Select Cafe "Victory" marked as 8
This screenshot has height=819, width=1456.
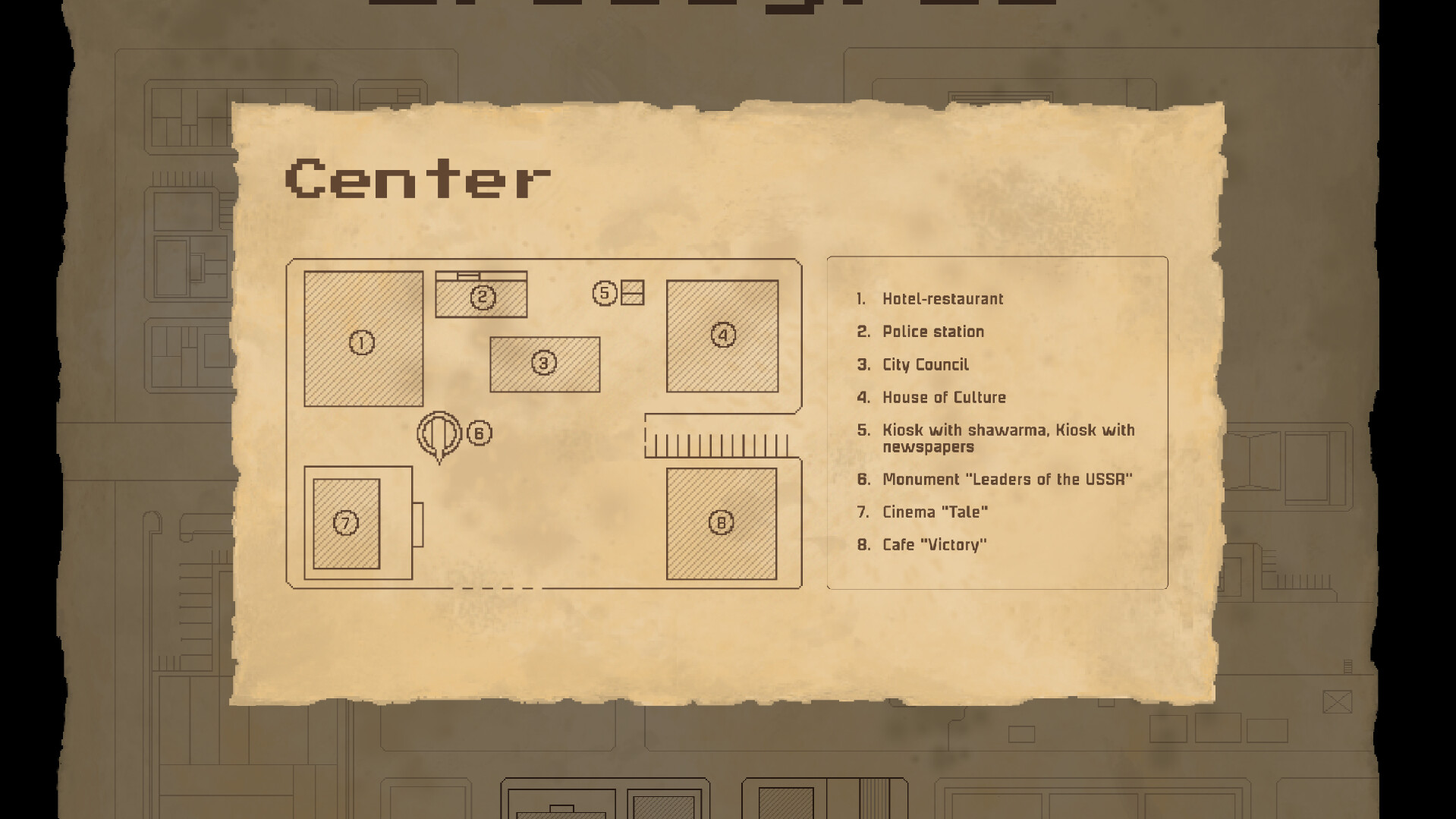[x=719, y=522]
